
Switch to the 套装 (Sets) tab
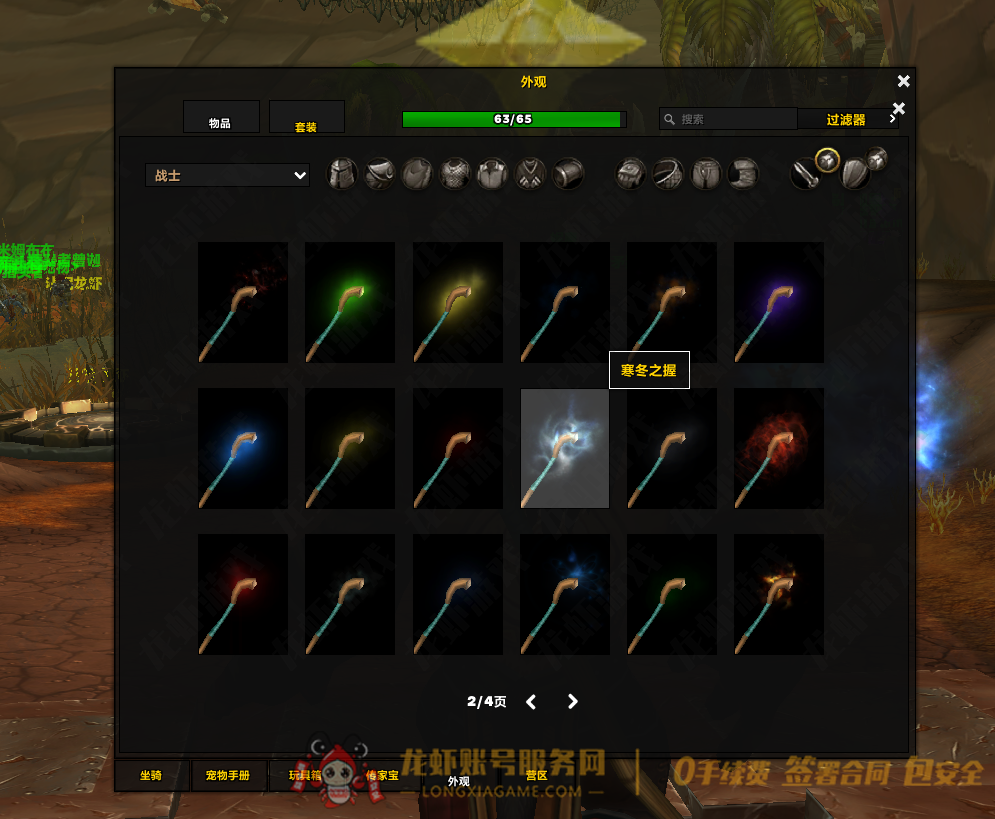tap(306, 117)
